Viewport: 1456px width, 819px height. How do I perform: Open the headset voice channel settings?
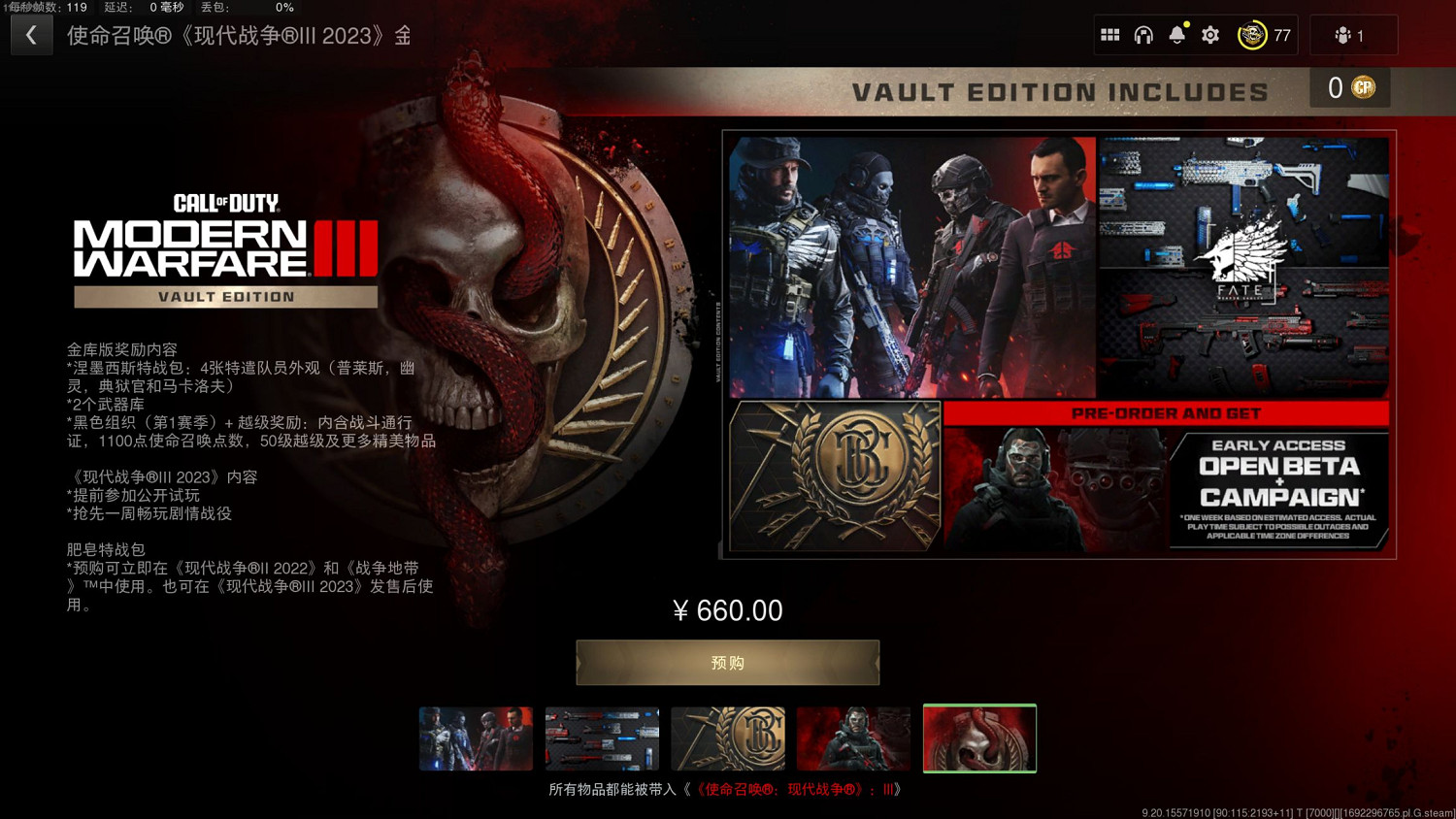click(x=1144, y=35)
